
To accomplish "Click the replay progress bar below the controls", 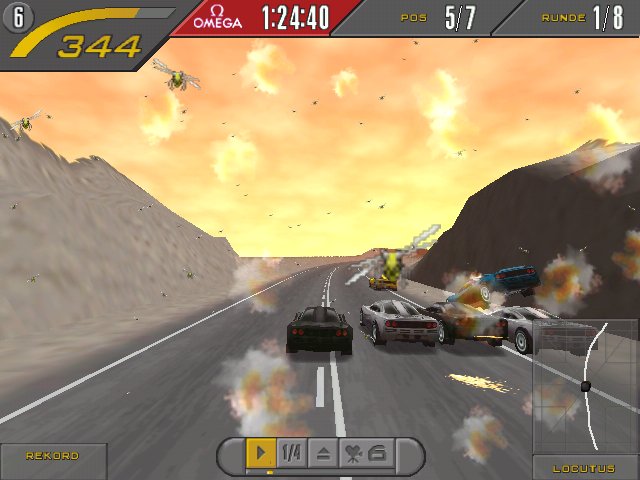I will point(320,473).
